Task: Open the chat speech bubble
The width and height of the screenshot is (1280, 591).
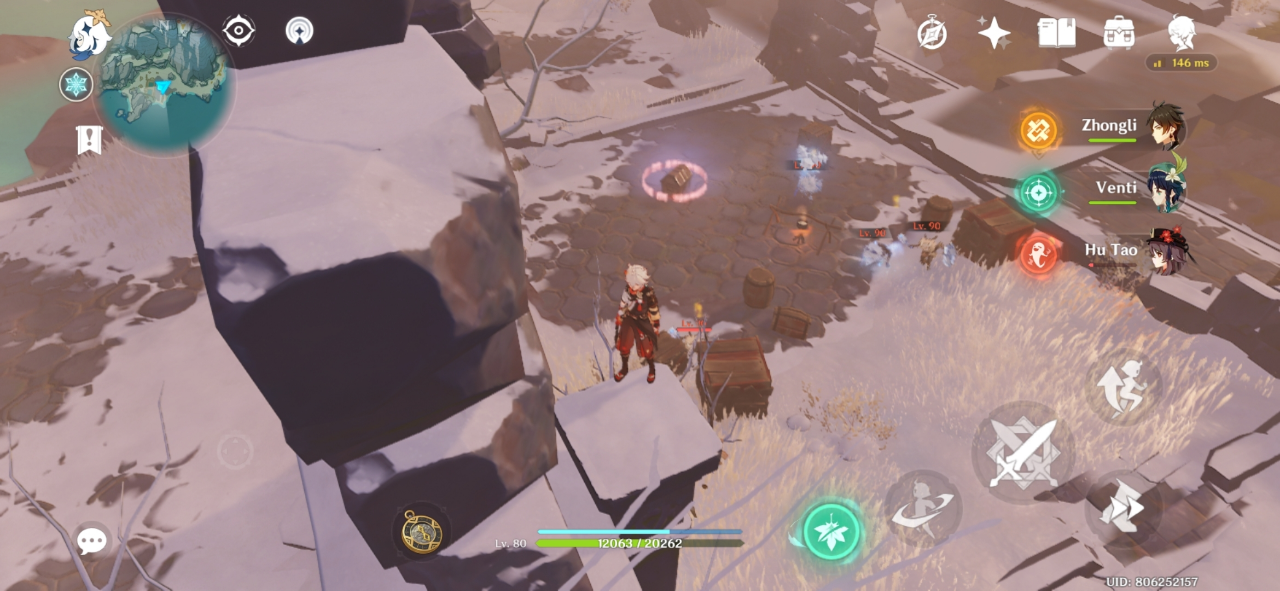Action: coord(92,541)
